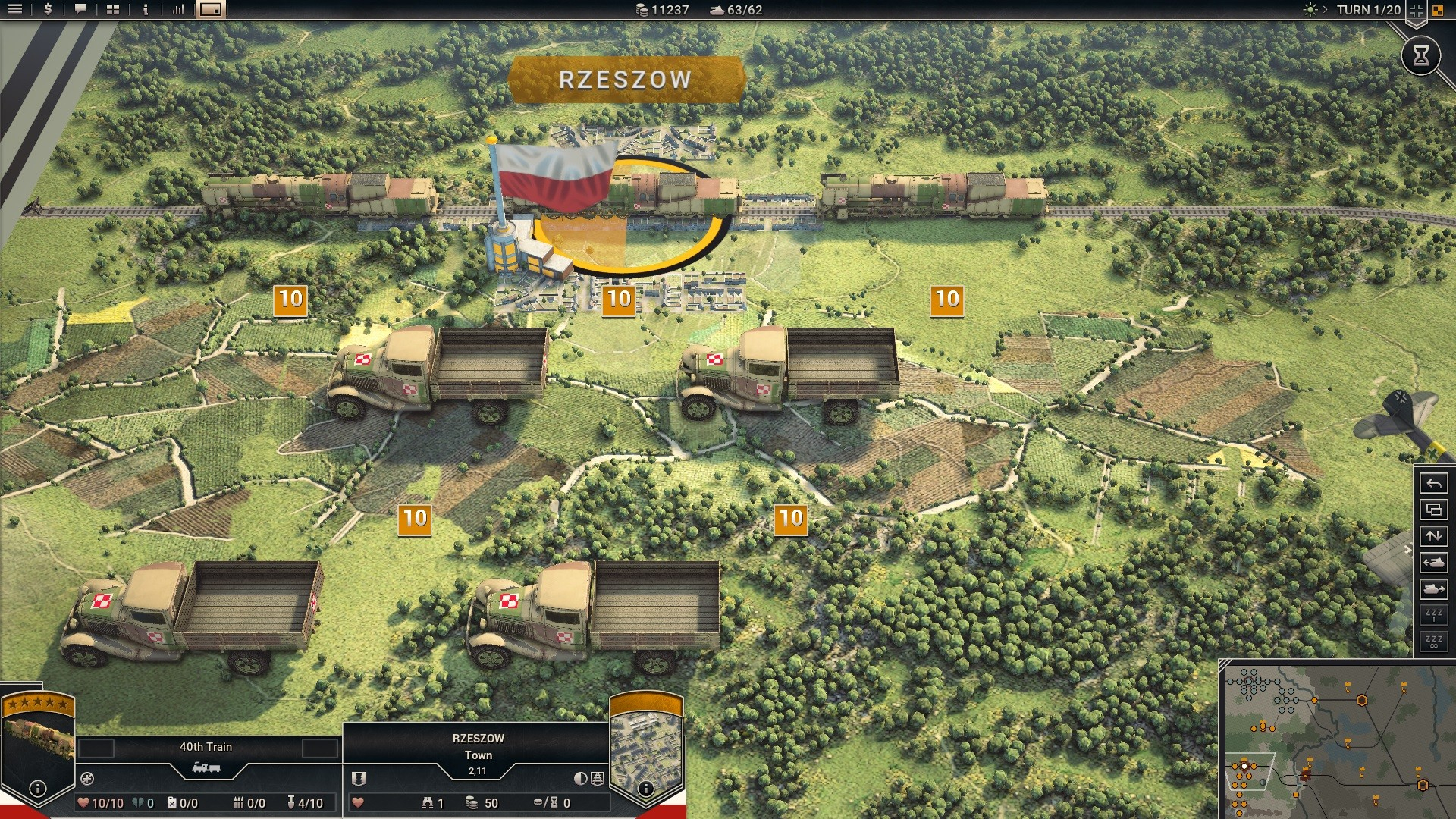This screenshot has width=1456, height=819.
Task: Open the hamburger main menu
Action: 15,10
